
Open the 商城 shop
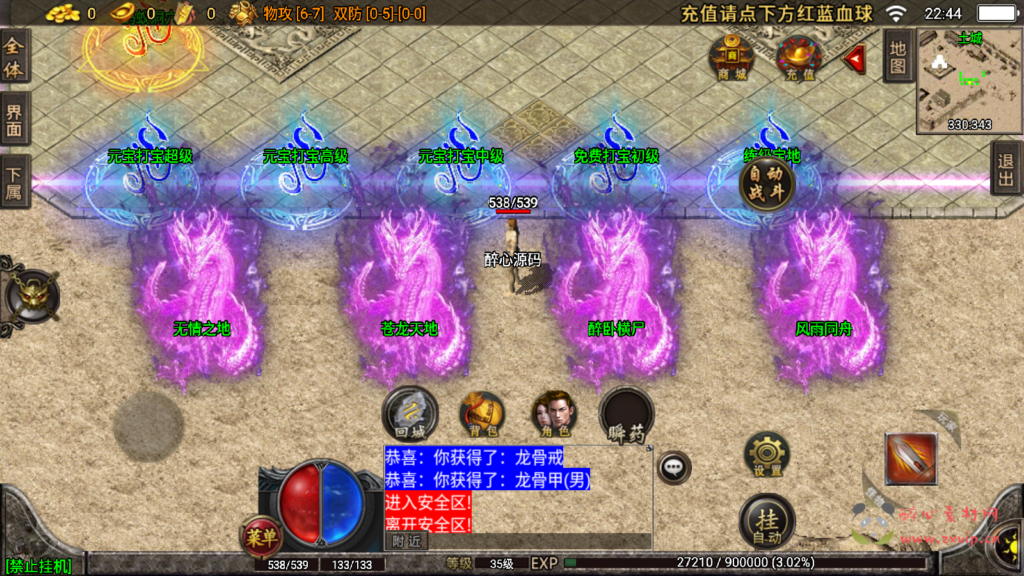click(x=732, y=56)
